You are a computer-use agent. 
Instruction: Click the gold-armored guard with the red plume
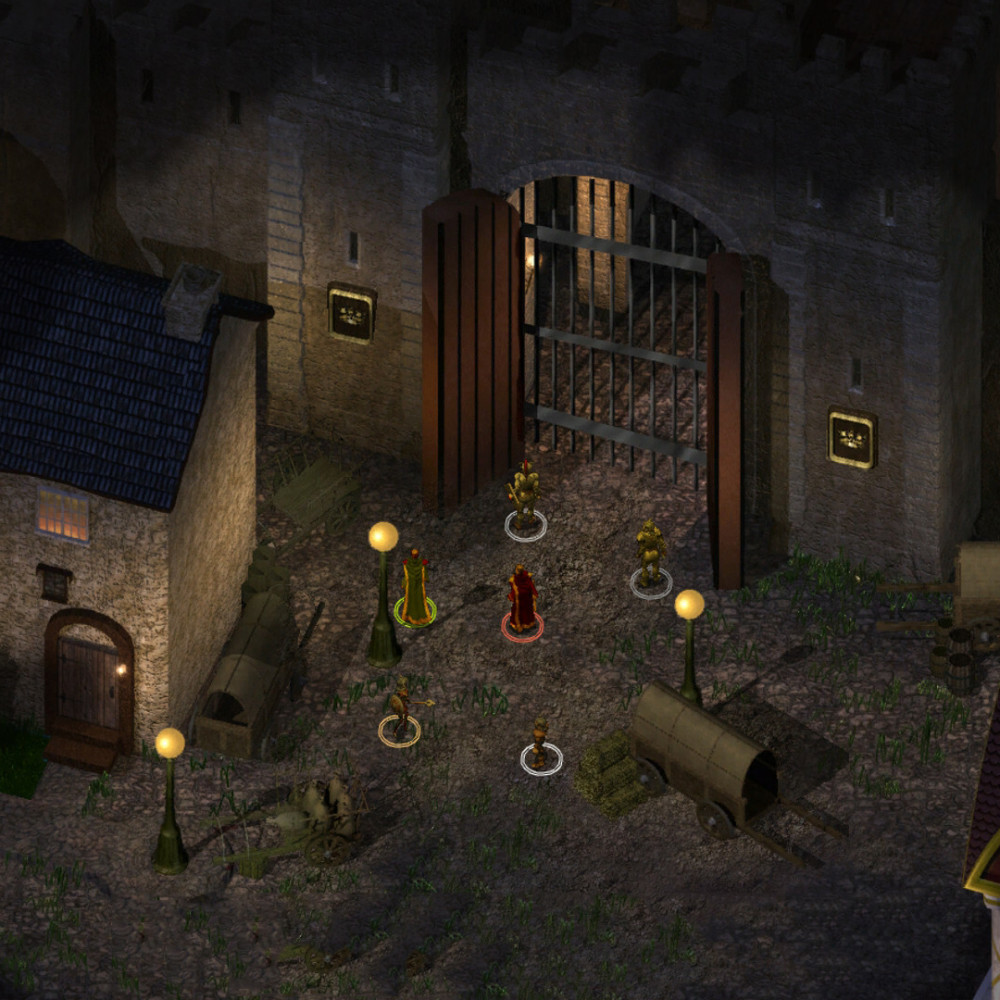click(525, 495)
